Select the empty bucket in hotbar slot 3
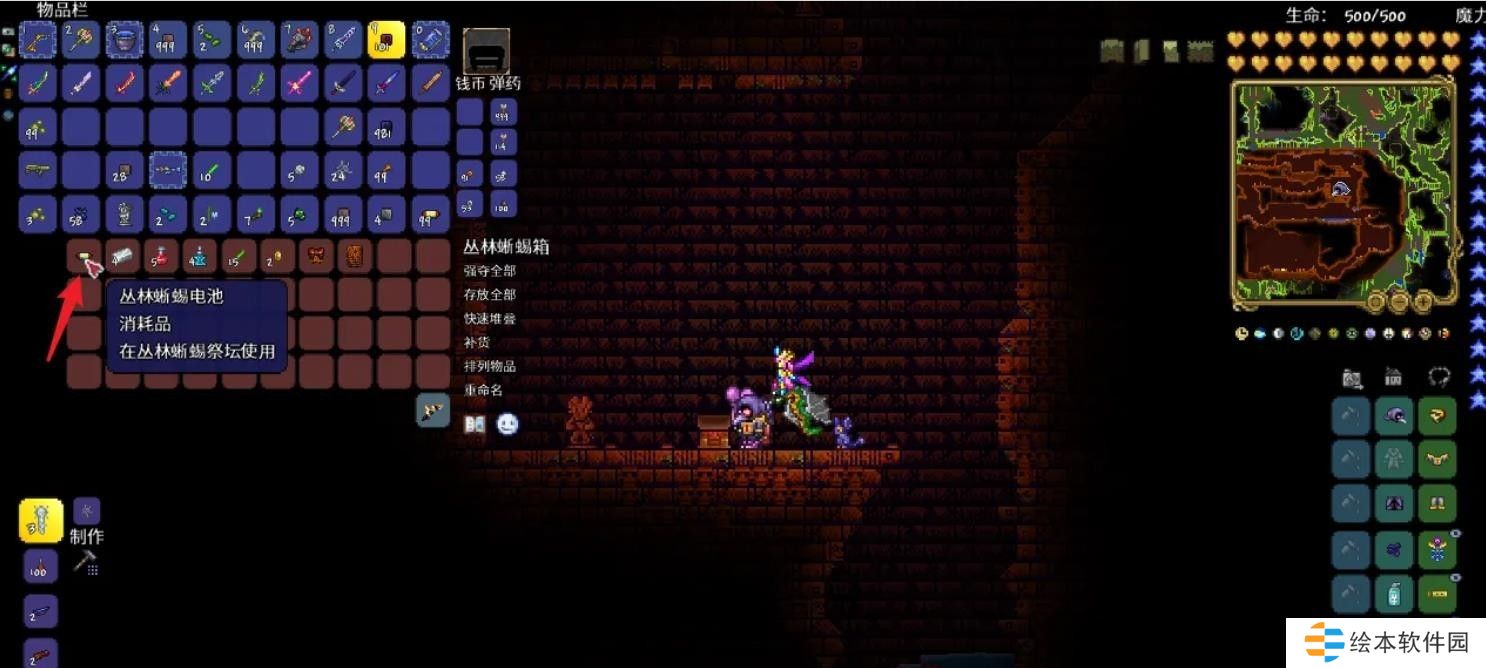The width and height of the screenshot is (1486, 668). 124,39
